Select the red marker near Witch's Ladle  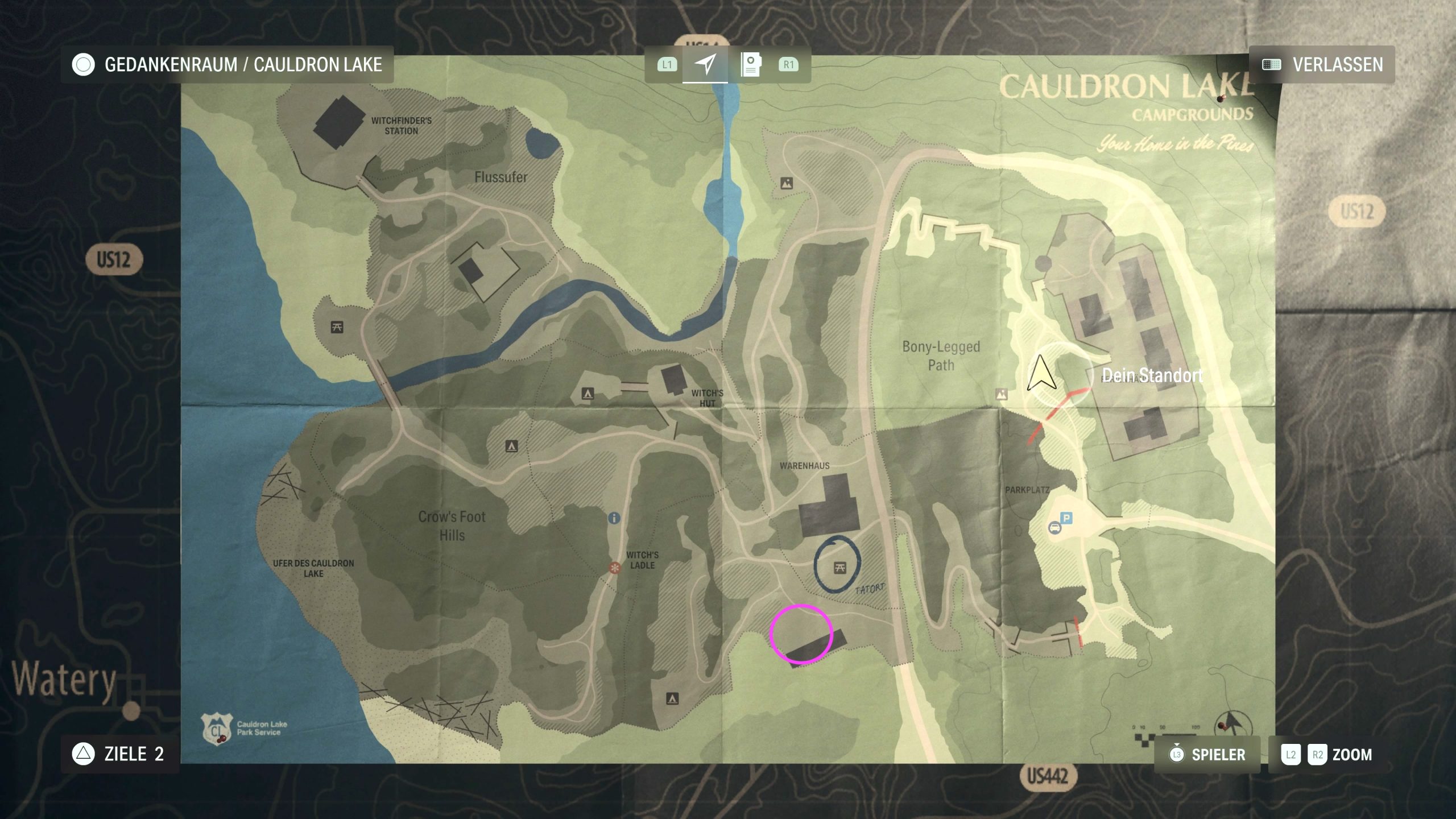point(614,568)
